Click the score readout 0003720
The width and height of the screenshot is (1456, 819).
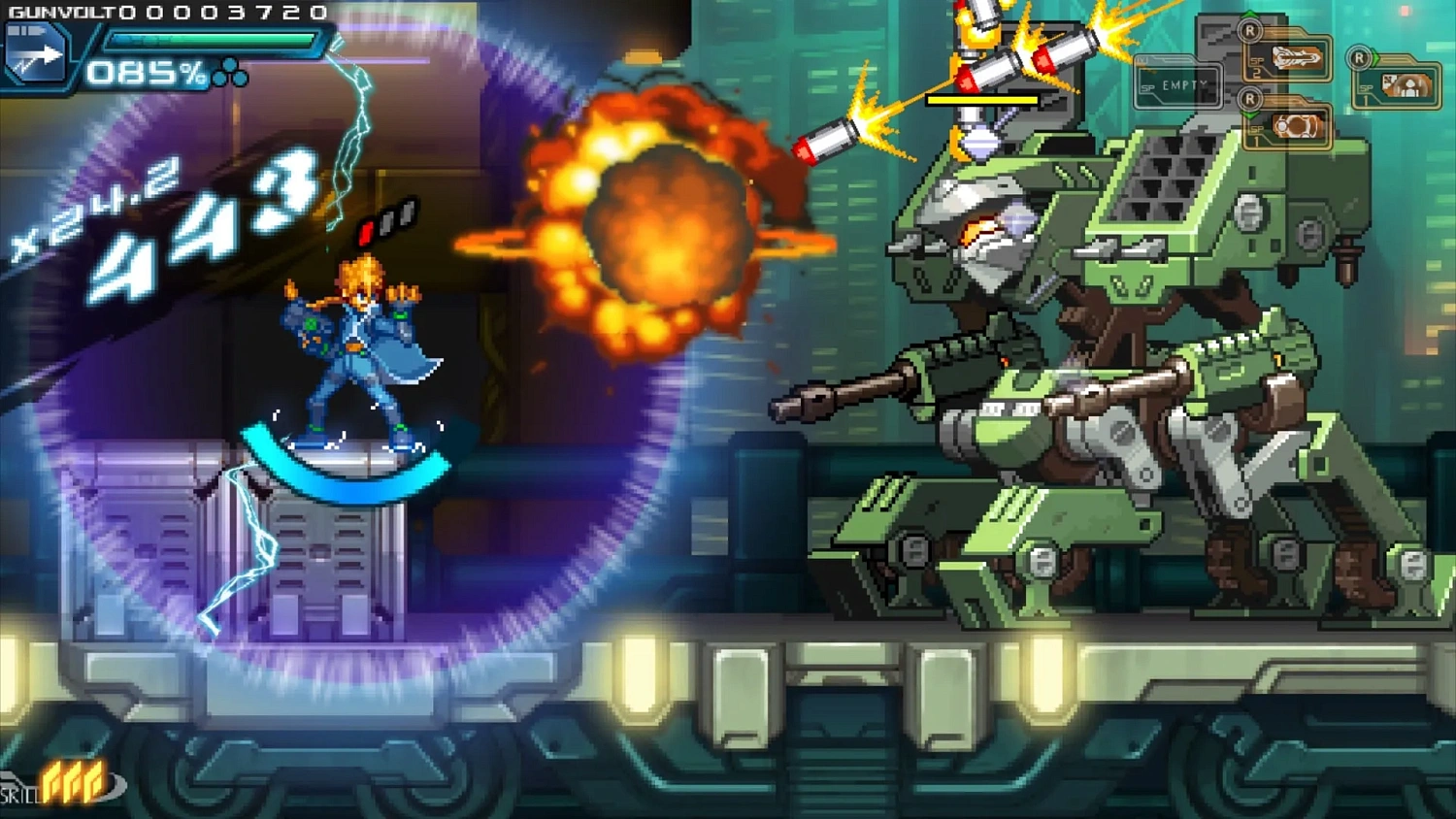coord(223,13)
